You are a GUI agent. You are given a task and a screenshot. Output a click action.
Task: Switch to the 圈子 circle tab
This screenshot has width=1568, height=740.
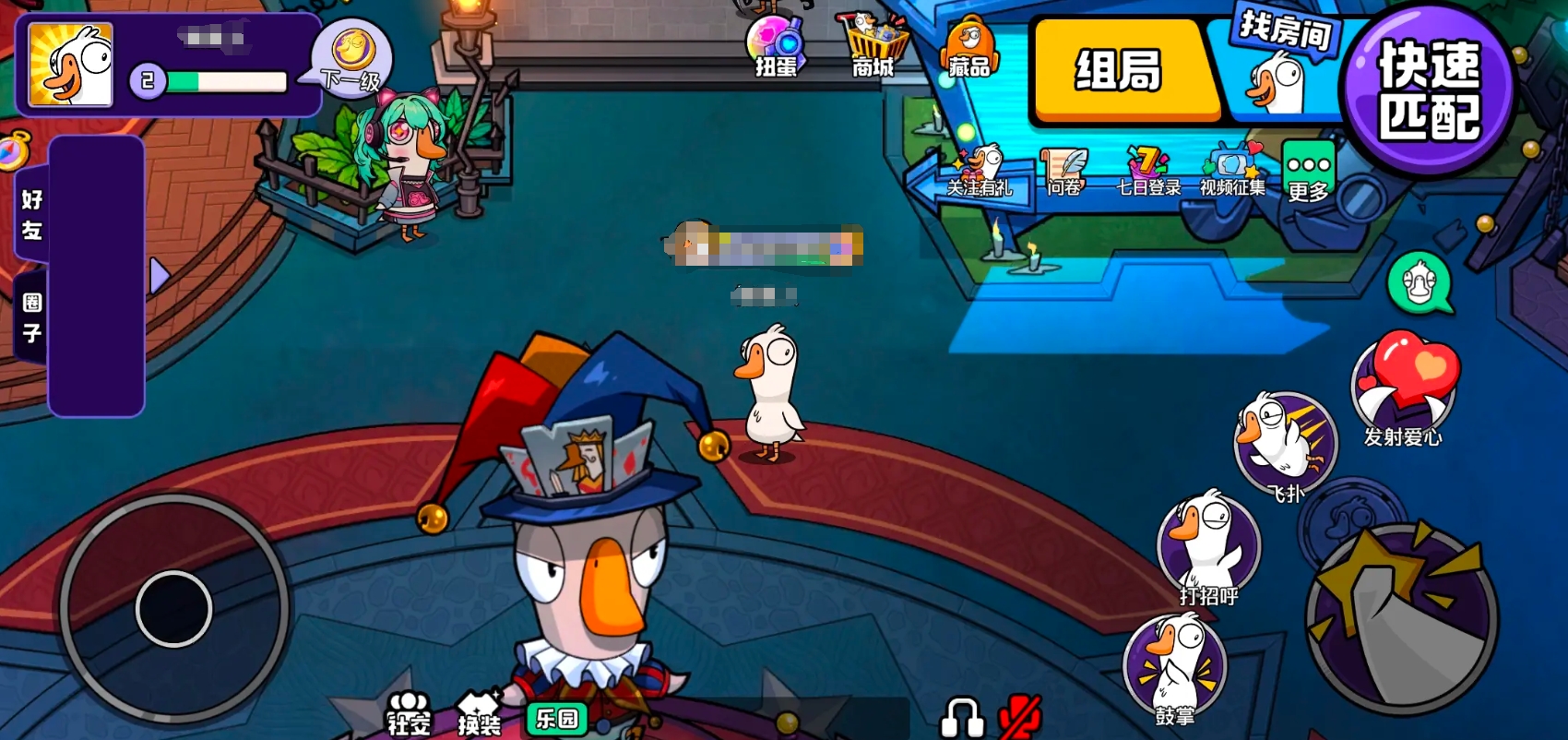pyautogui.click(x=31, y=314)
